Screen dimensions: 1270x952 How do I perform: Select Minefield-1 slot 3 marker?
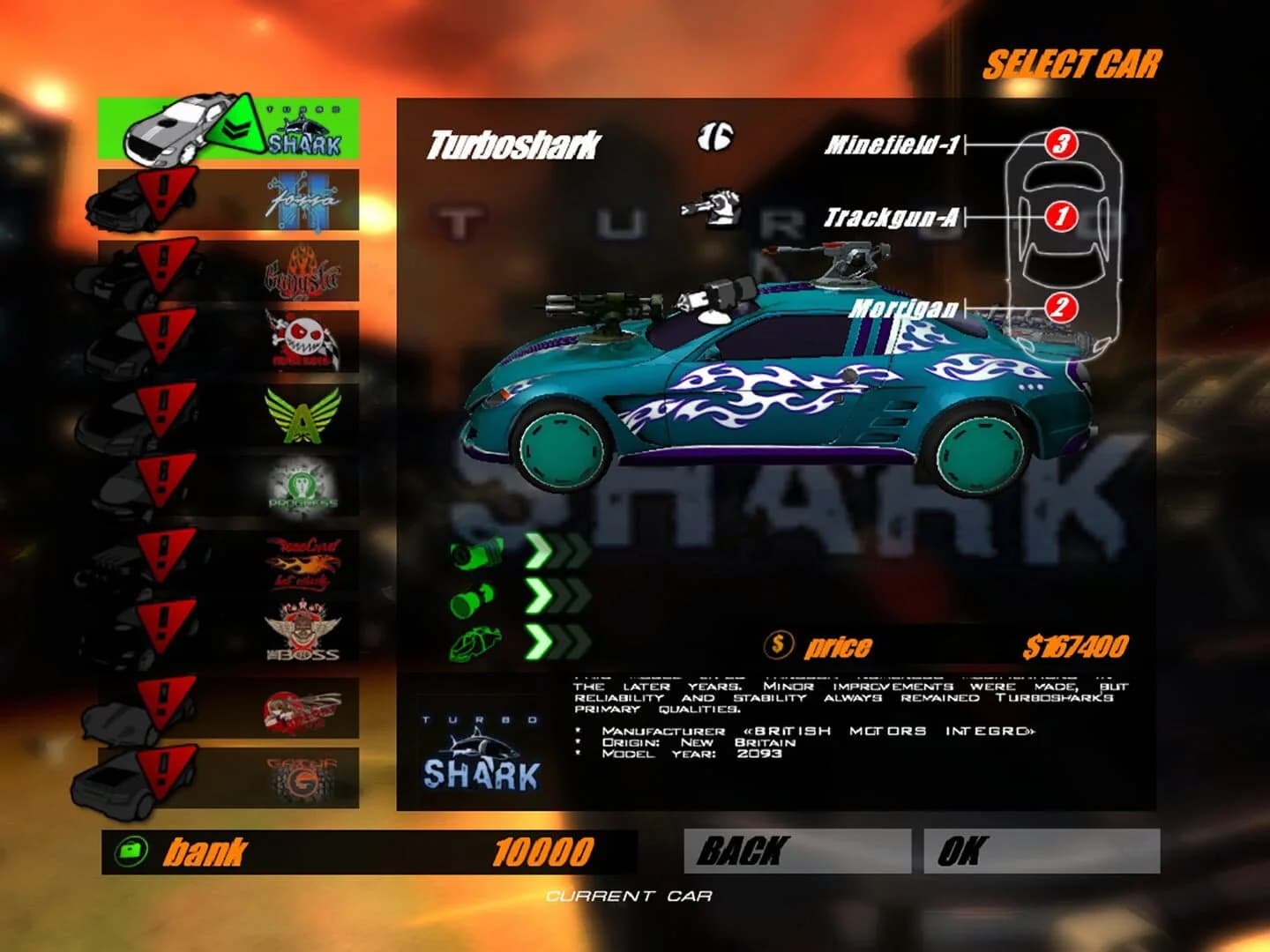click(x=1062, y=144)
